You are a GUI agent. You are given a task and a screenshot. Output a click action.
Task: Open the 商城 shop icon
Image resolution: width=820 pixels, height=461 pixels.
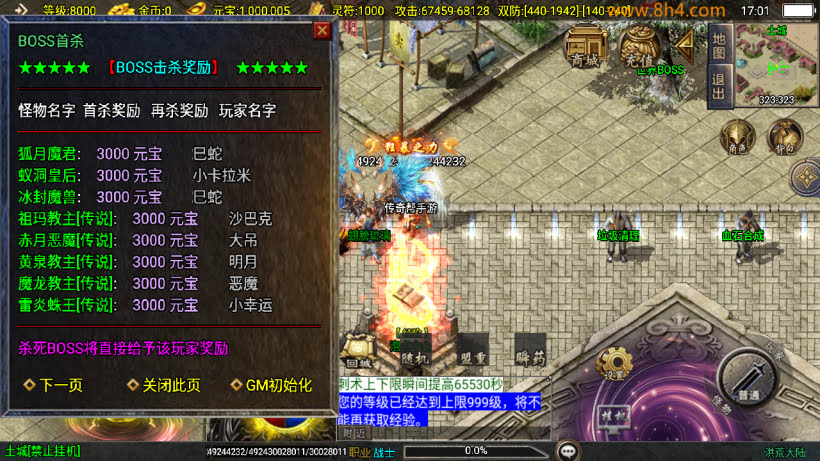coord(585,46)
